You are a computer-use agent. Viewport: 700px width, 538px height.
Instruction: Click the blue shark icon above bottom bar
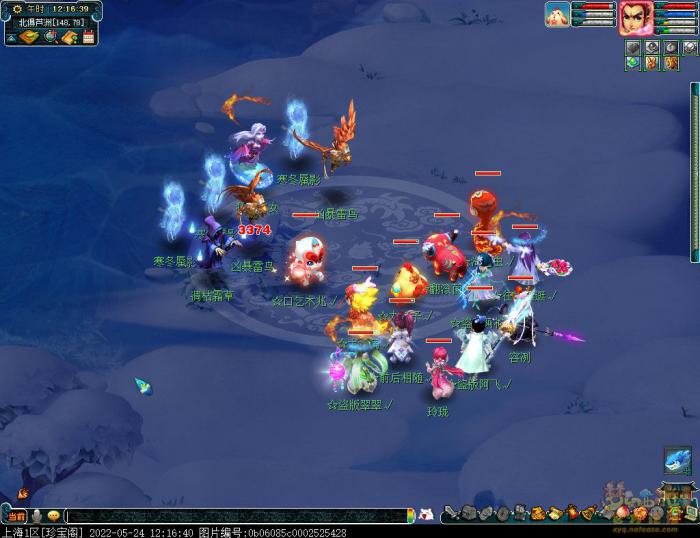(x=677, y=460)
